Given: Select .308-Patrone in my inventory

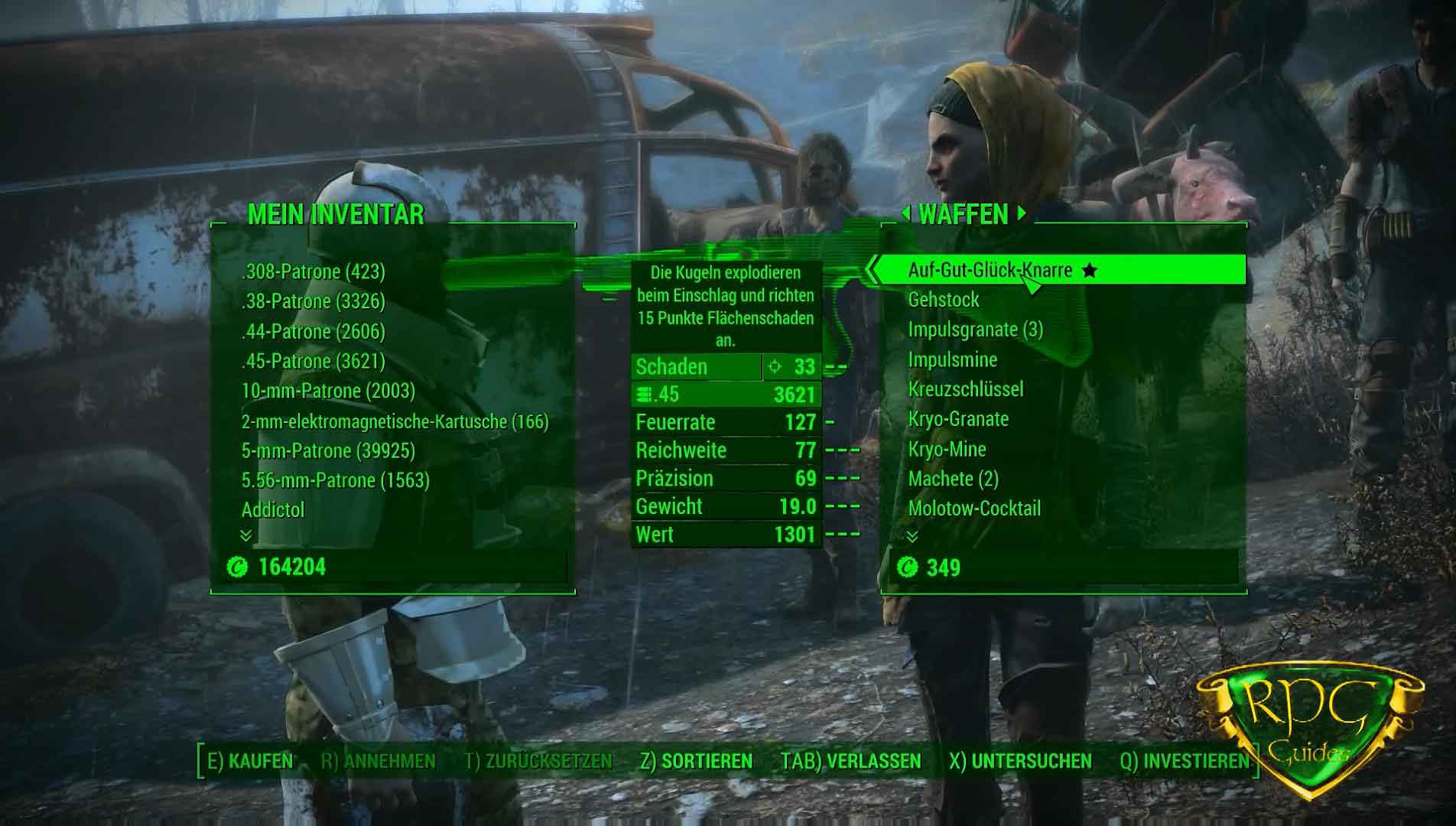Looking at the screenshot, I should pyautogui.click(x=313, y=272).
